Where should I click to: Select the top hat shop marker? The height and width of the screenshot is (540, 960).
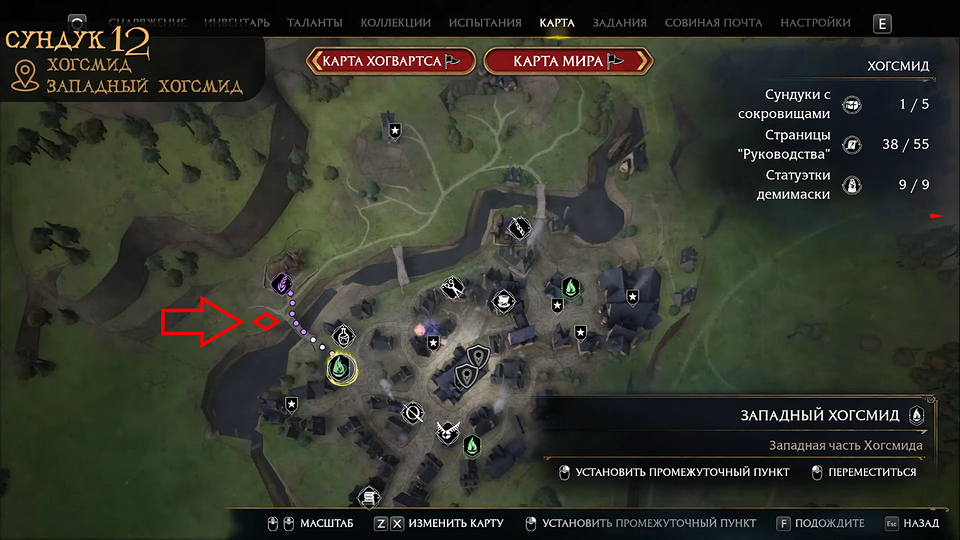[x=501, y=300]
